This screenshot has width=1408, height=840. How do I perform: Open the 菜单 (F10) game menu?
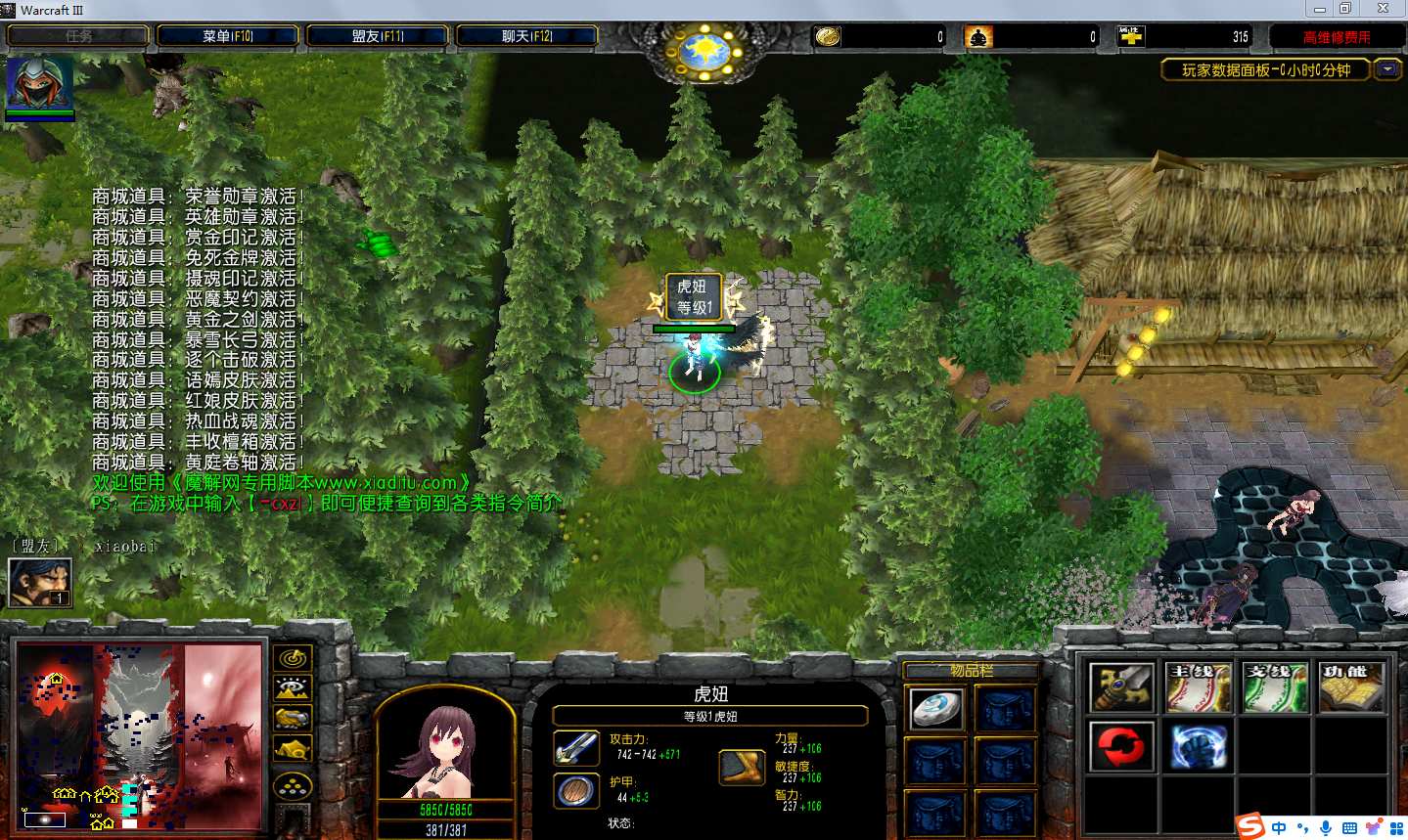tap(227, 36)
